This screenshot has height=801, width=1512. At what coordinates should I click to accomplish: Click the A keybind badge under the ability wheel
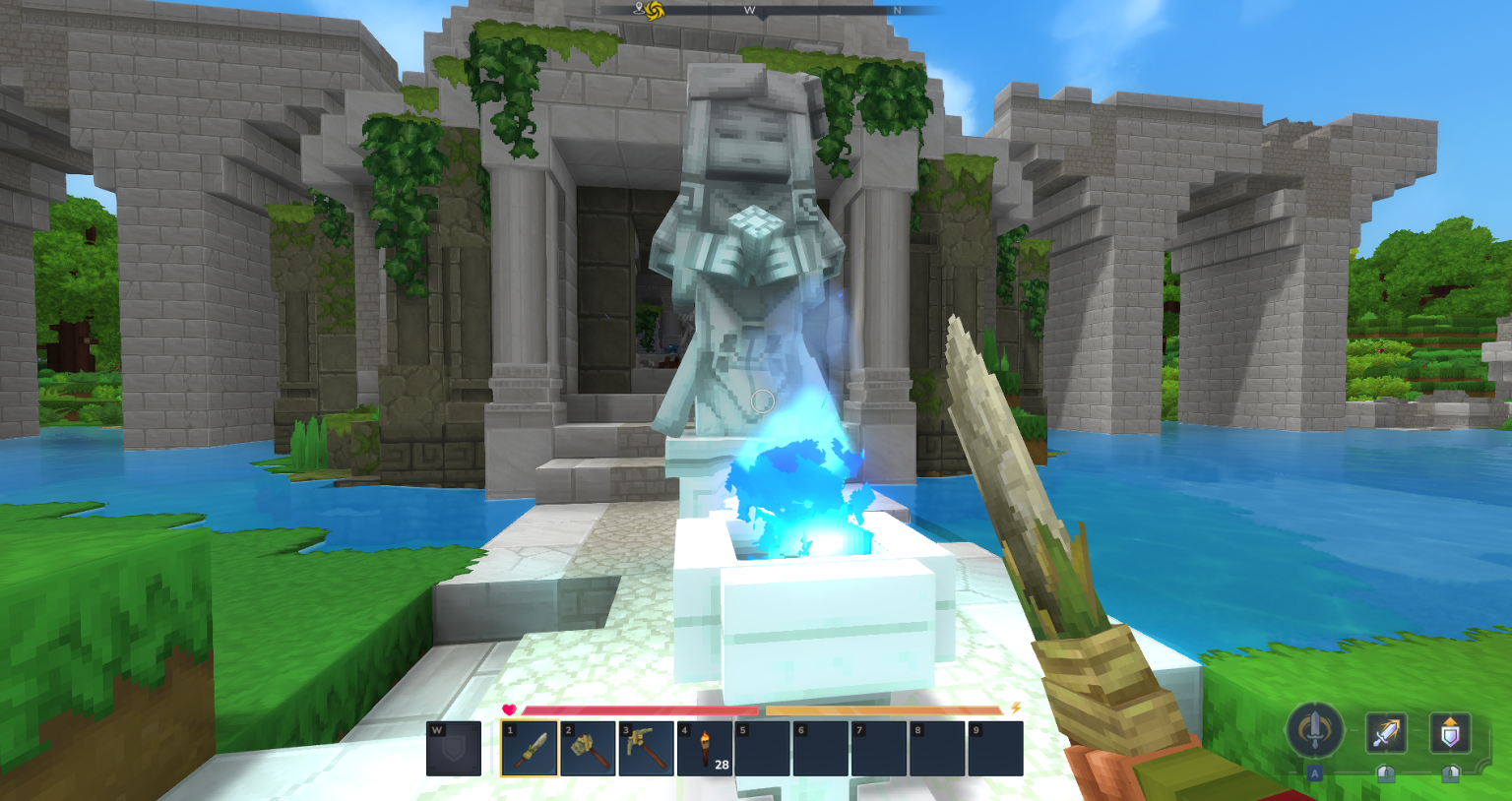[x=1315, y=773]
